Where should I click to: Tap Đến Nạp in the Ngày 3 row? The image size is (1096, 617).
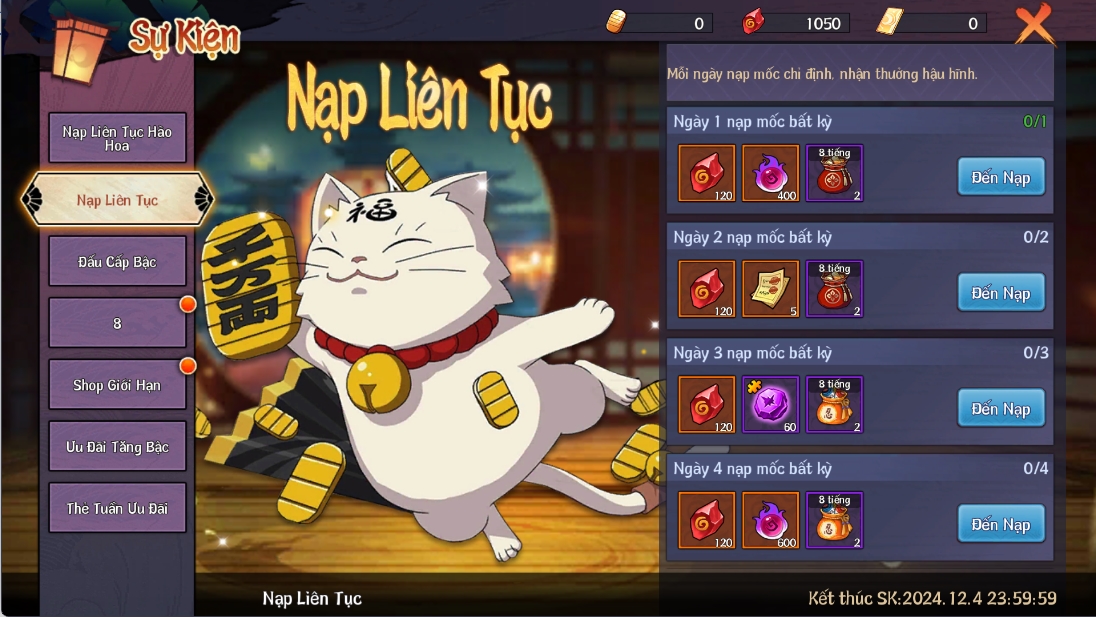(1000, 408)
